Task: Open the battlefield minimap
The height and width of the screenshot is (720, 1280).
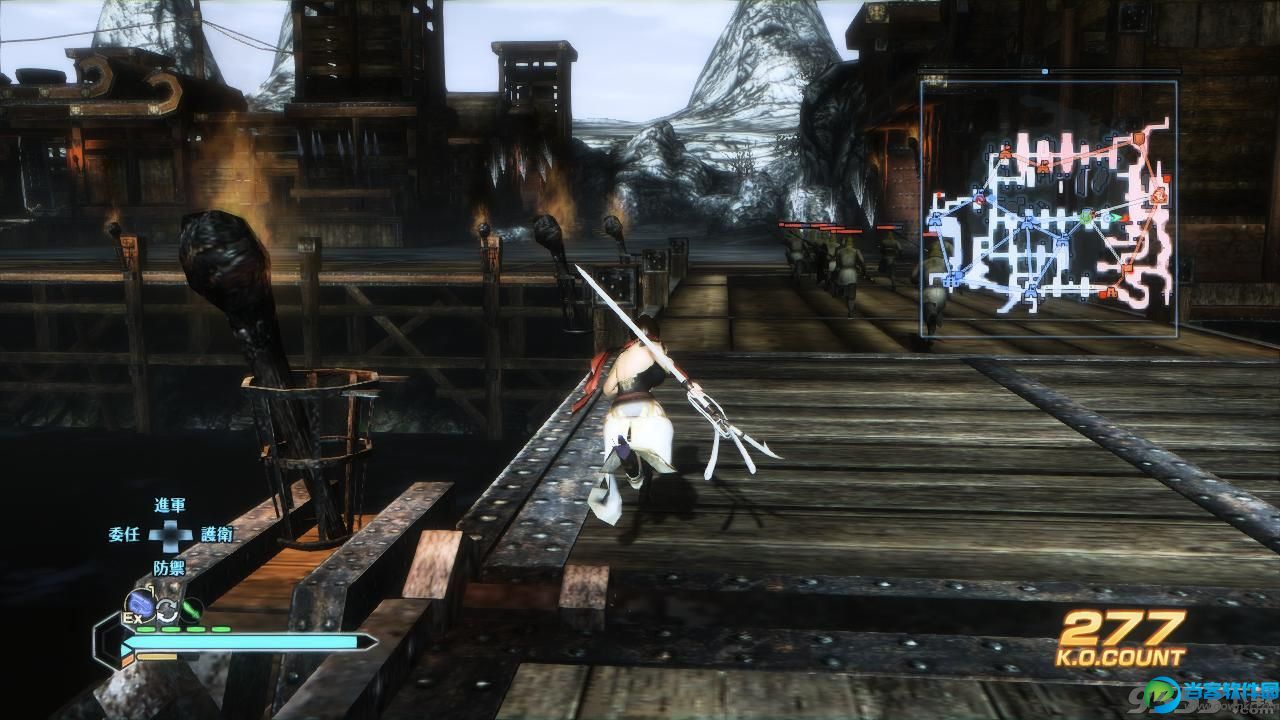Action: 1048,208
